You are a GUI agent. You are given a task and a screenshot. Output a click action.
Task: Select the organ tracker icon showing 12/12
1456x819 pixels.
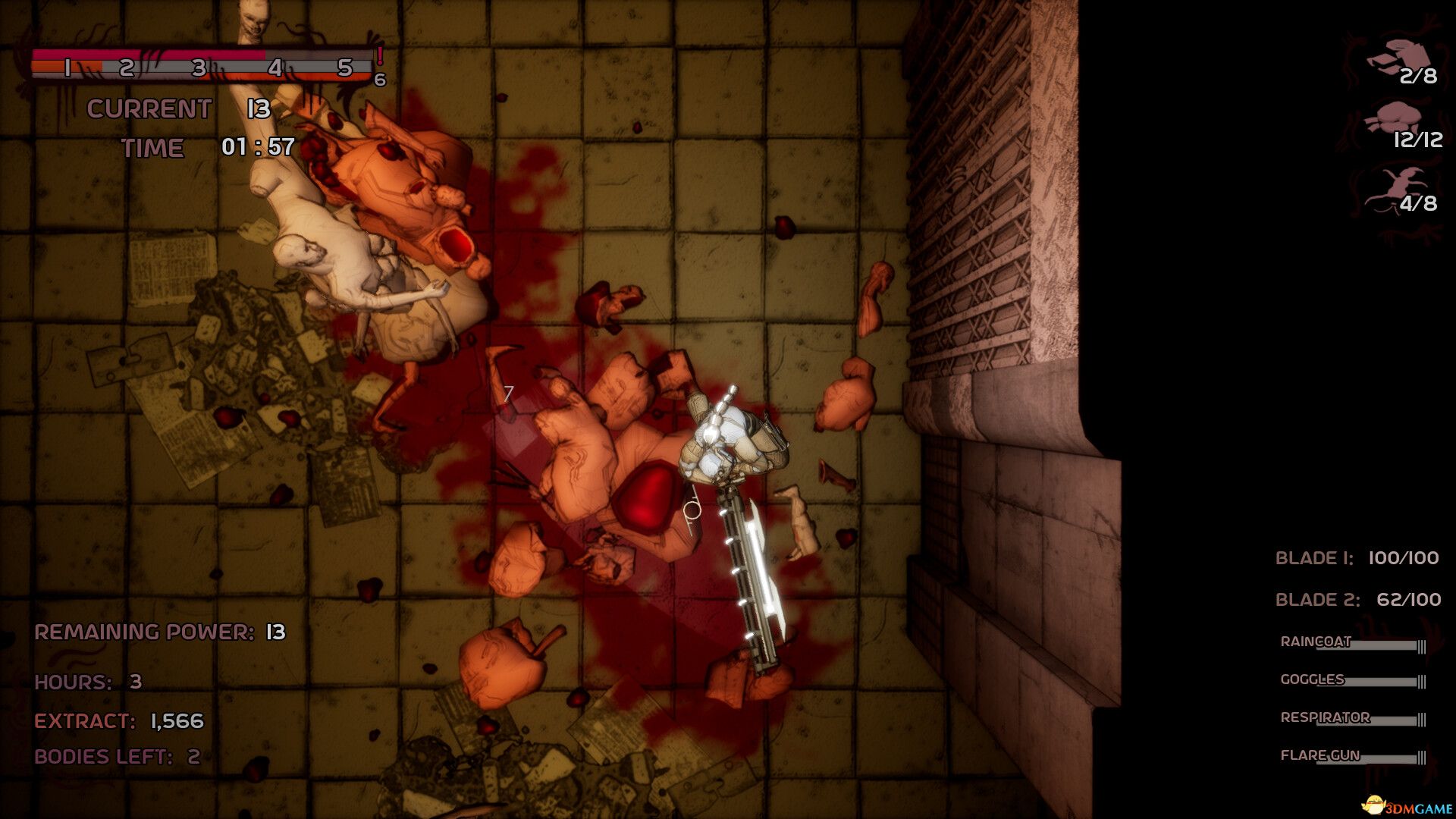(x=1394, y=121)
